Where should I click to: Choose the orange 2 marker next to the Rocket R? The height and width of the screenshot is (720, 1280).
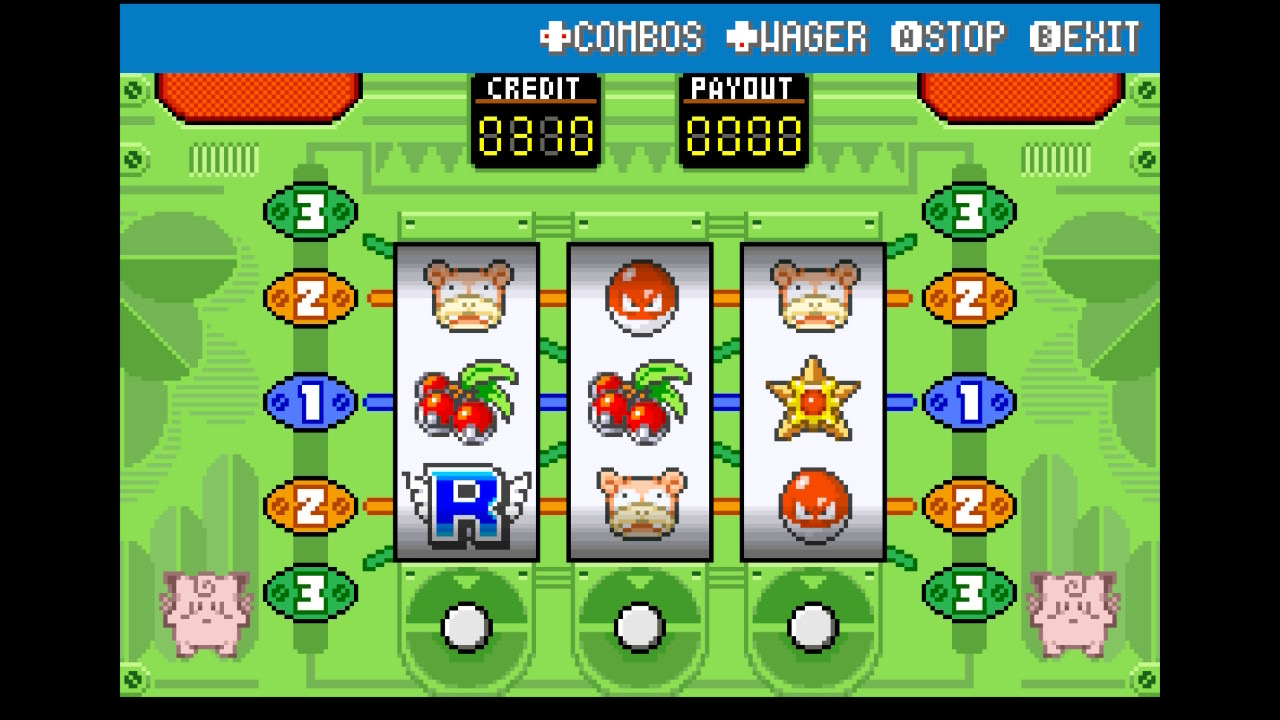310,506
